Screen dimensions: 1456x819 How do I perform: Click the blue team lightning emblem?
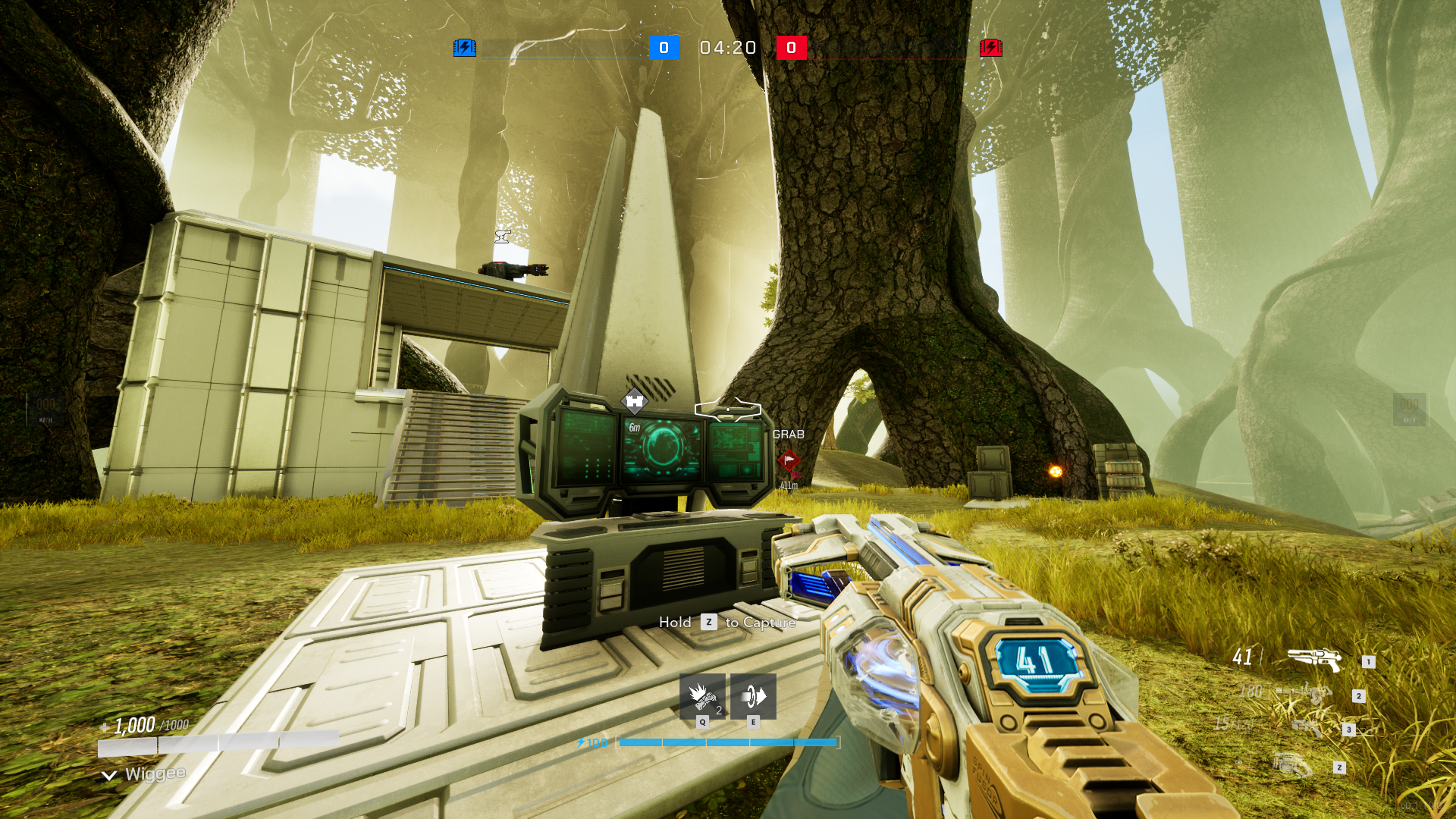(x=464, y=48)
